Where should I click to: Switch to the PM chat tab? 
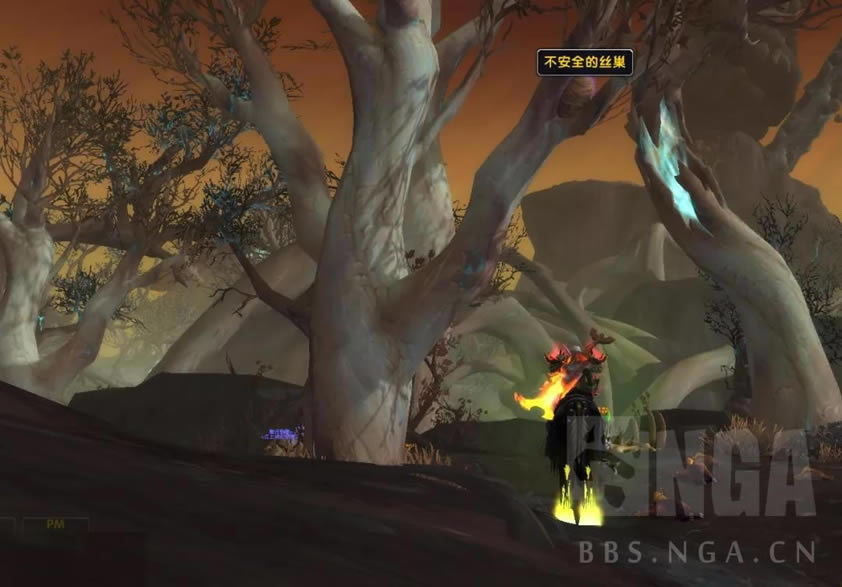(55, 523)
